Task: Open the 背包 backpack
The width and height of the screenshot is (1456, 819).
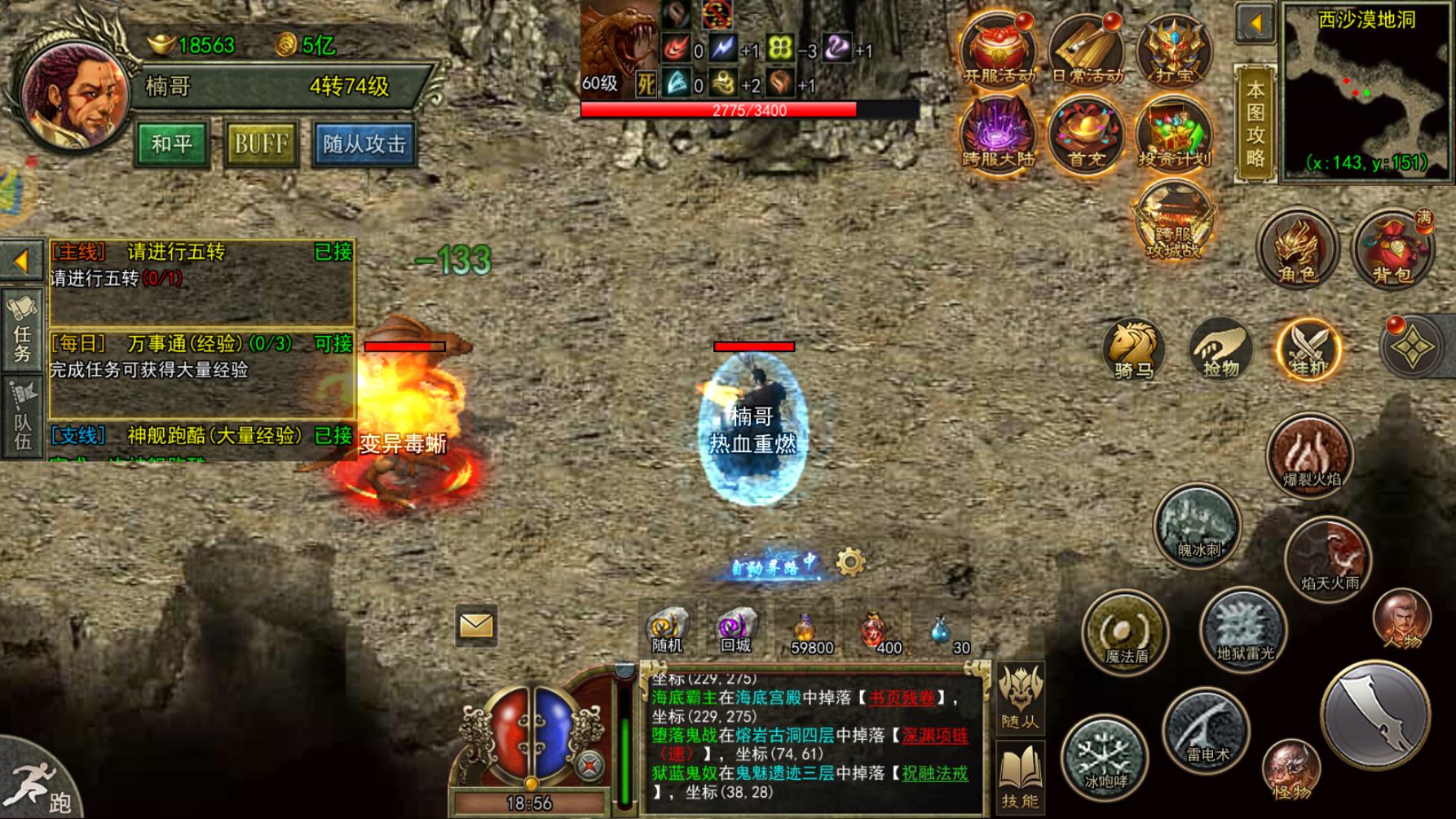Action: (1393, 250)
